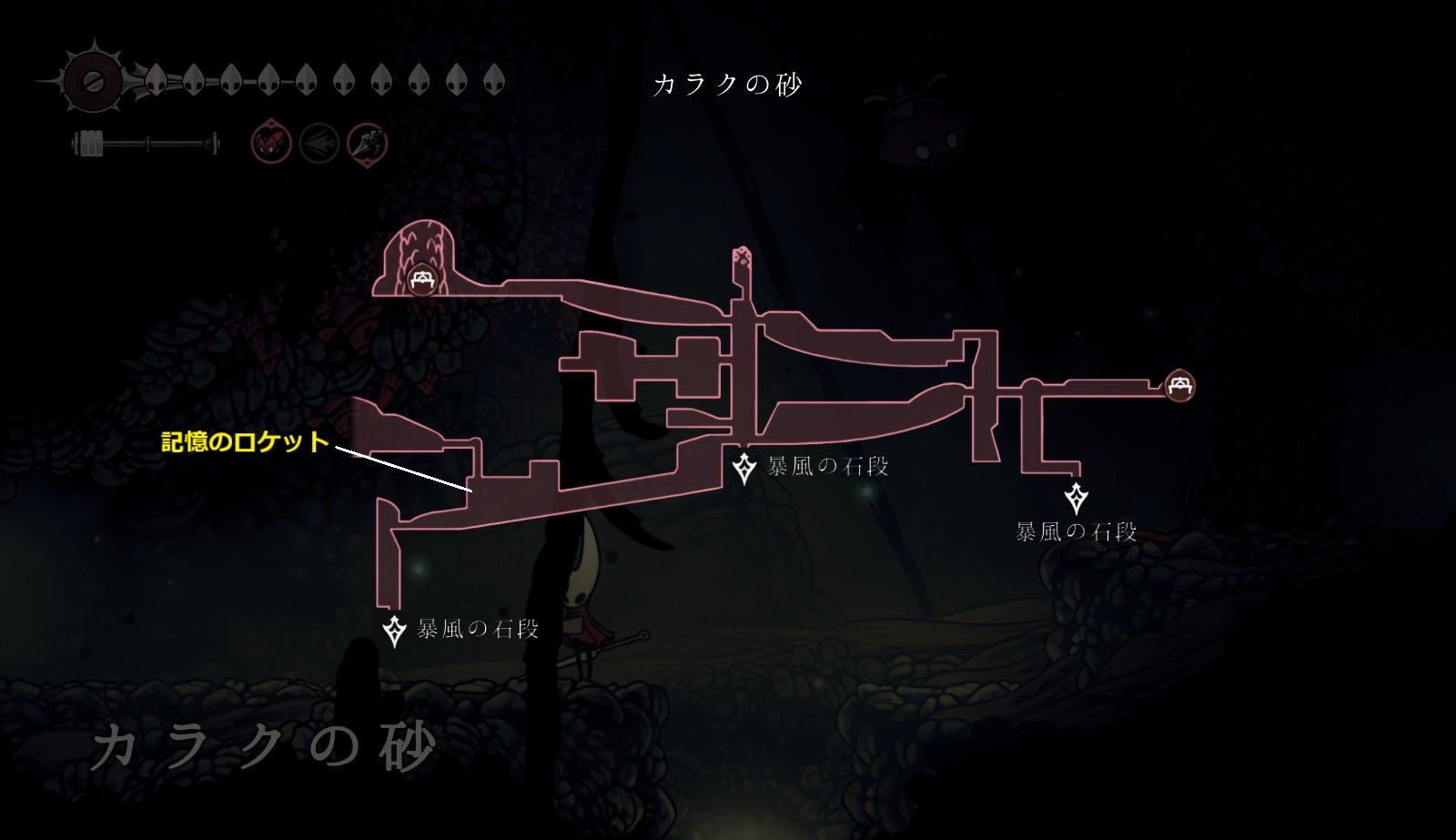Screen dimensions: 1456x840
Task: Activate the grey dart tool icon
Action: pos(319,144)
